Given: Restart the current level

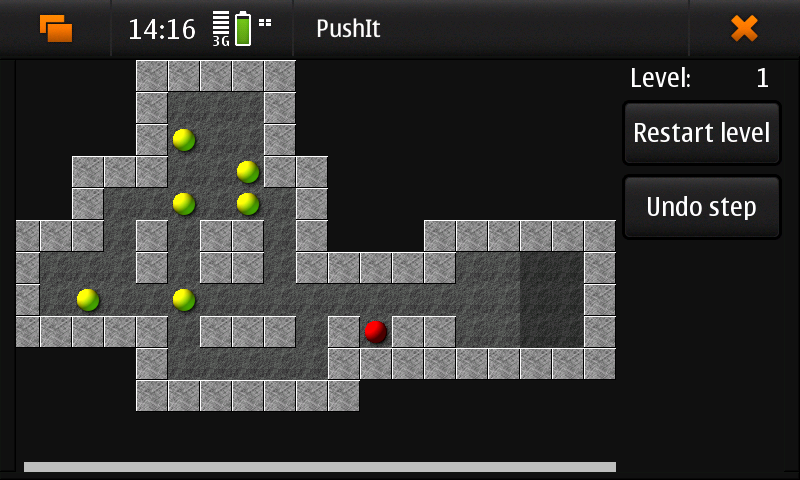Looking at the screenshot, I should click(701, 133).
